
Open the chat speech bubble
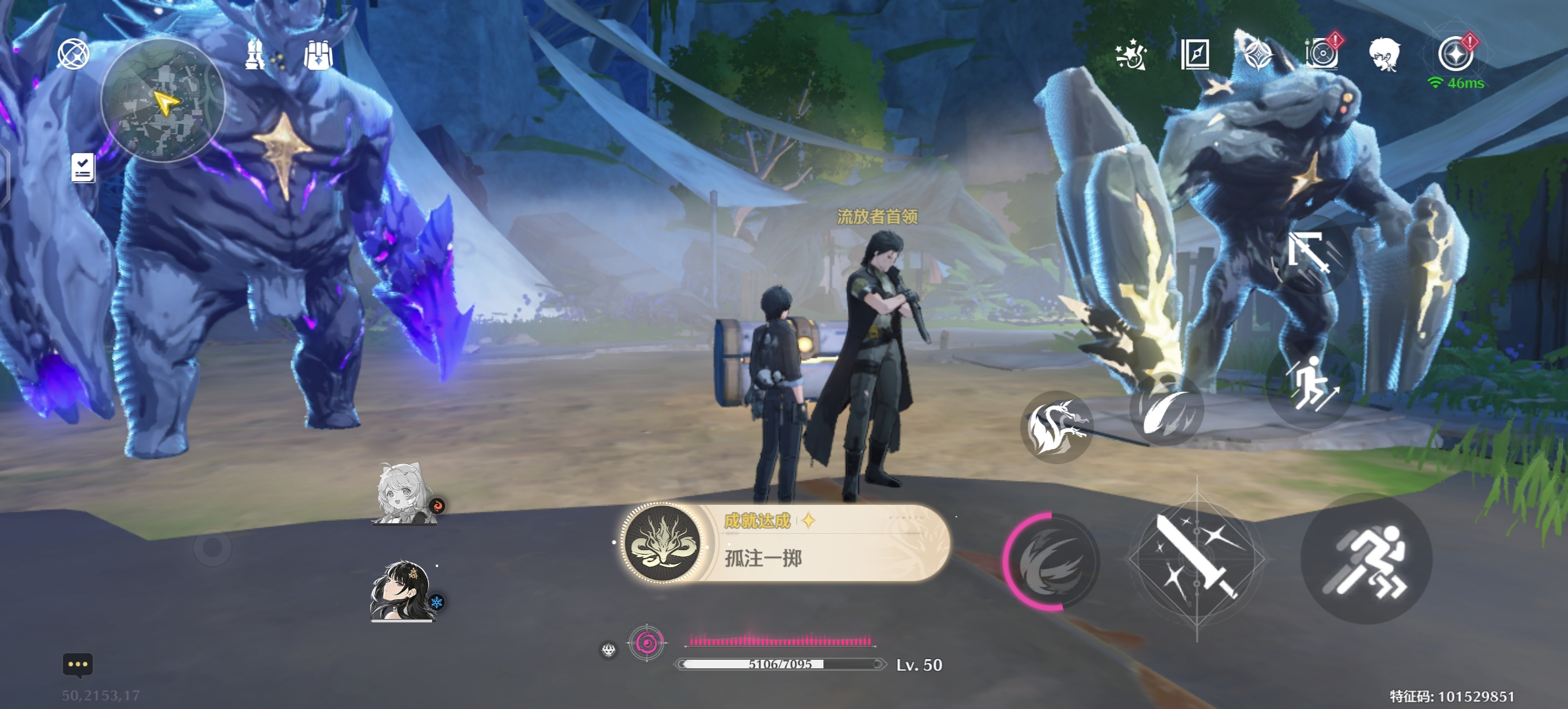pos(77,664)
